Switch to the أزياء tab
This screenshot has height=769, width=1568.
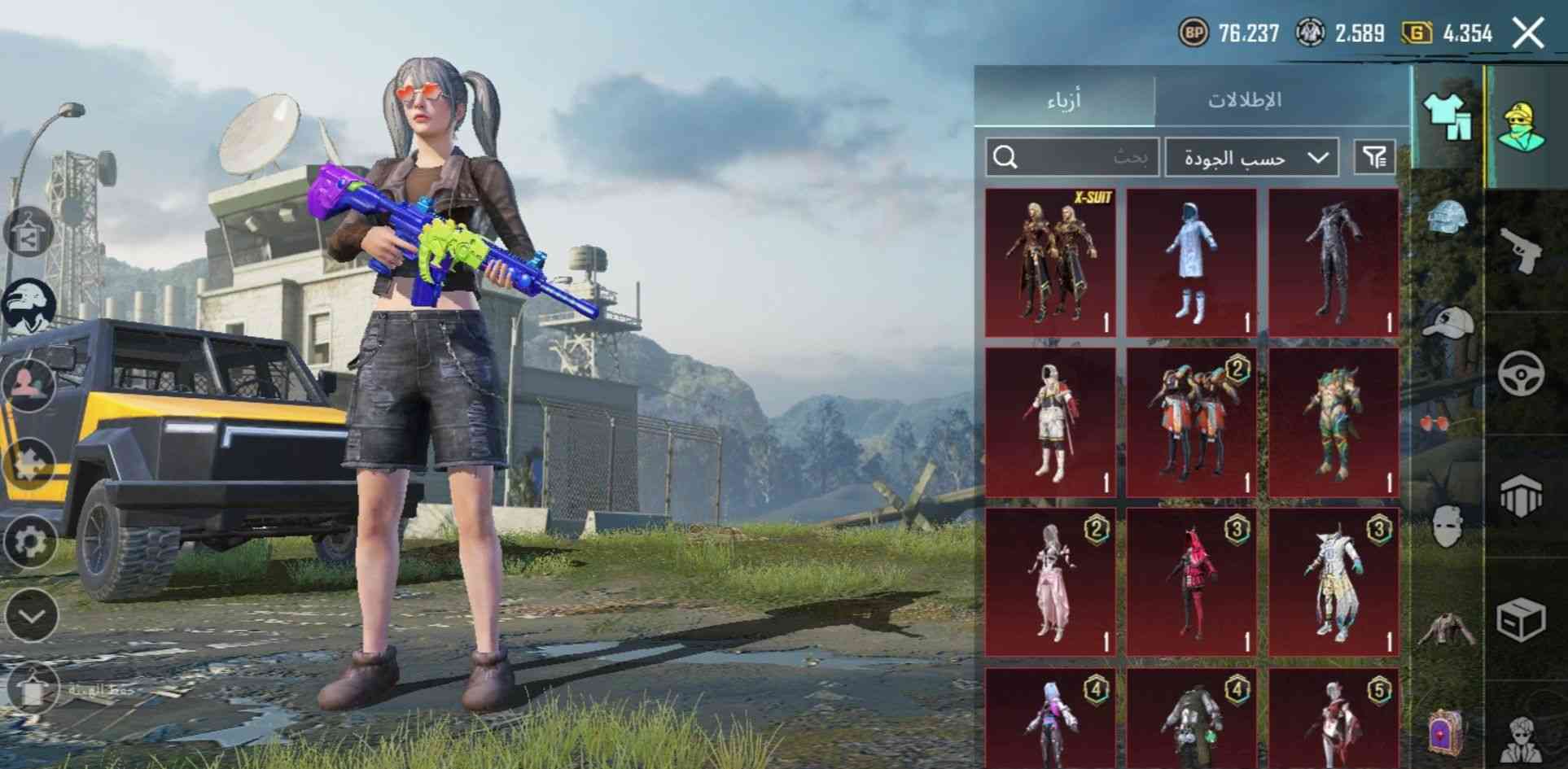pyautogui.click(x=1063, y=100)
